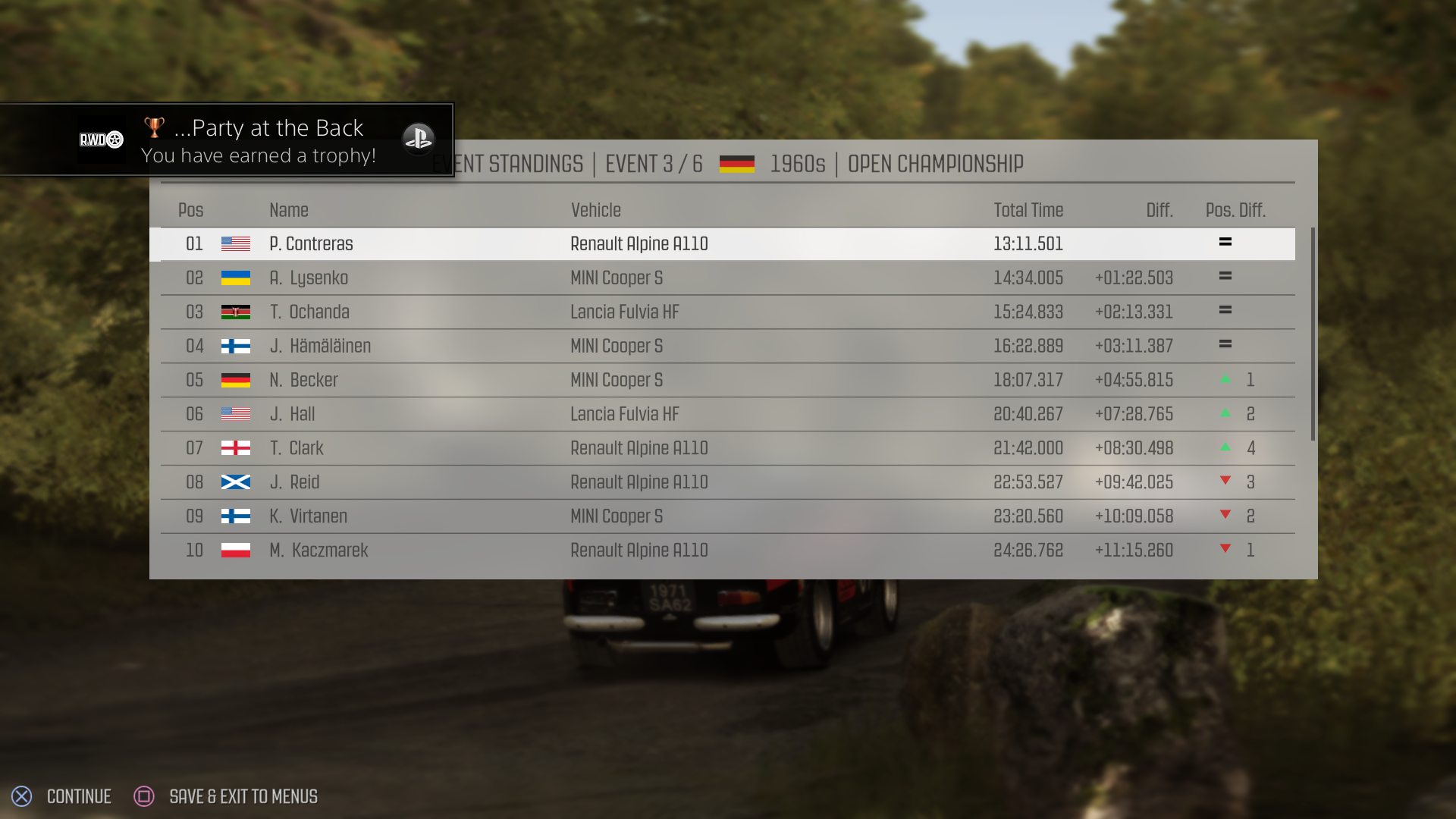Toggle the equals position marker for J. Hämäläinen

(1226, 344)
